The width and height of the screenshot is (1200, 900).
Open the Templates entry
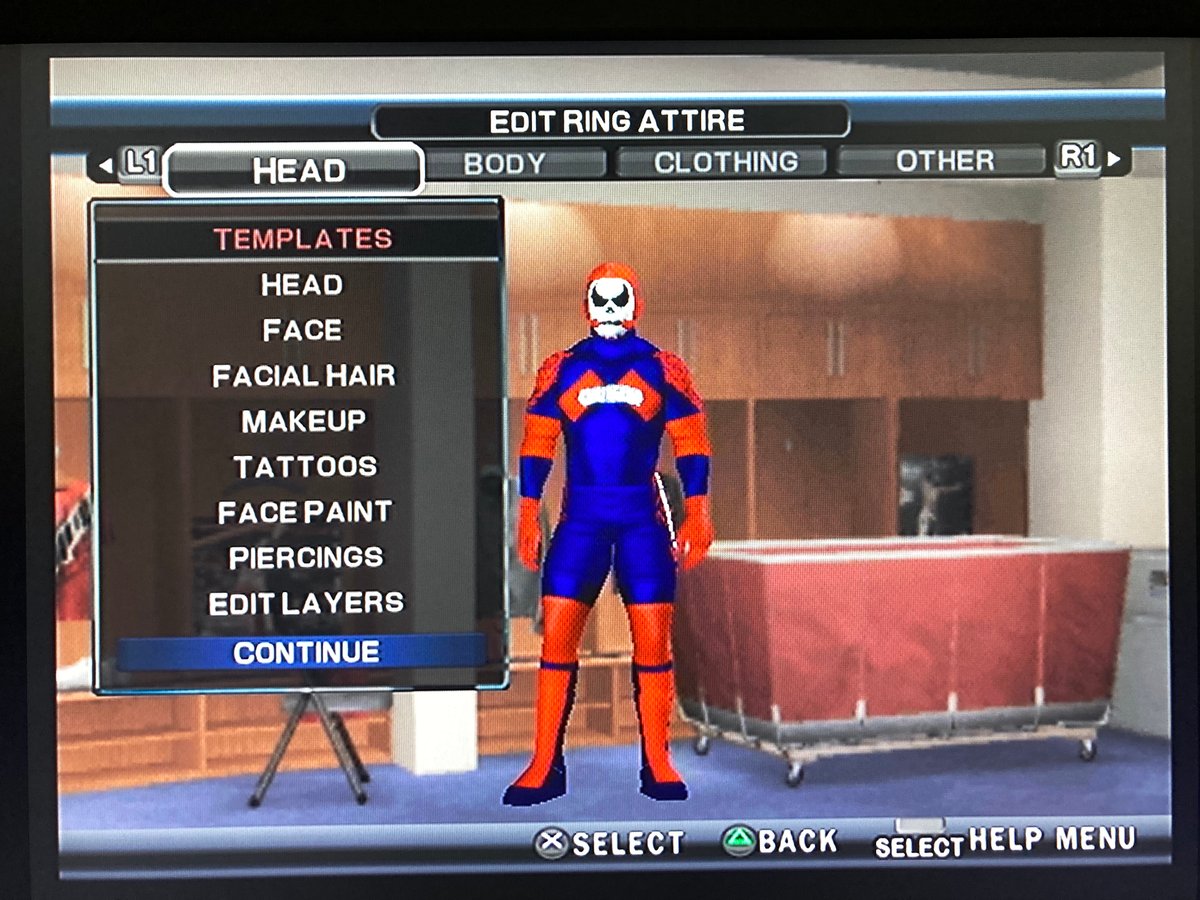click(x=302, y=239)
